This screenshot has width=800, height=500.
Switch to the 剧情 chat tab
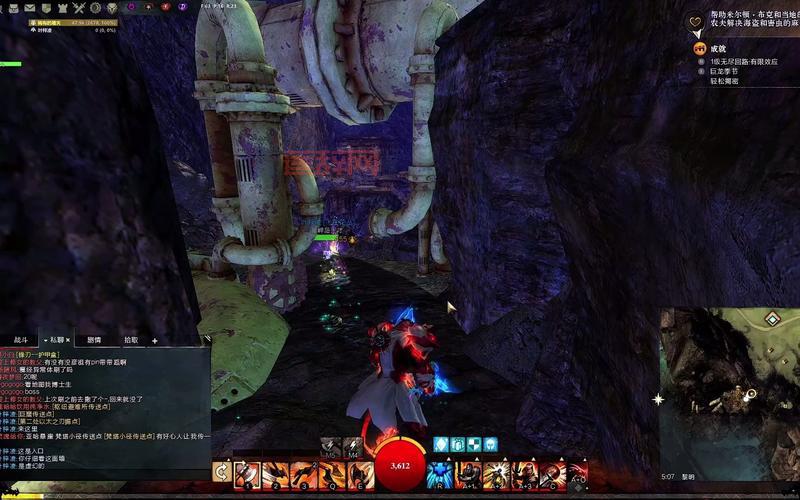[94, 340]
